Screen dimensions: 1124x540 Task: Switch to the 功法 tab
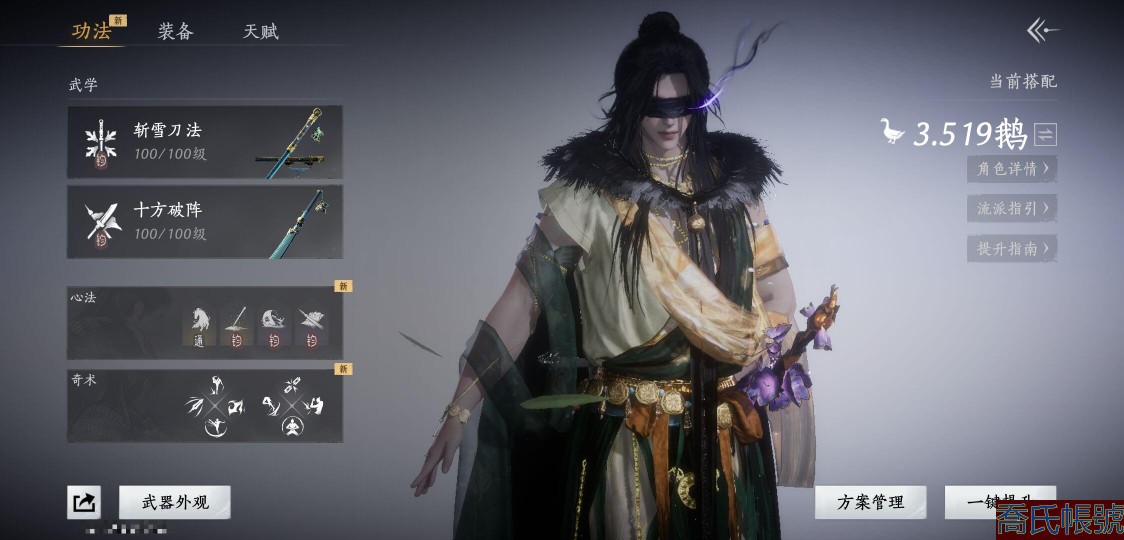[92, 31]
